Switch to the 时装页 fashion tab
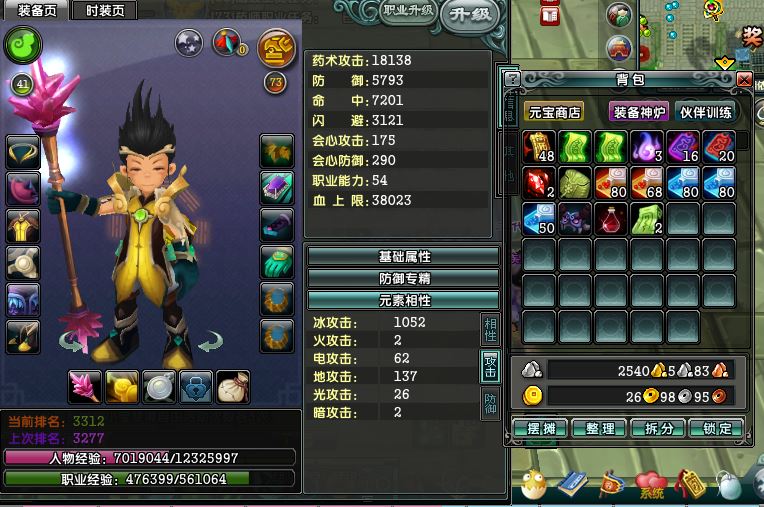The image size is (764, 507). pyautogui.click(x=104, y=11)
